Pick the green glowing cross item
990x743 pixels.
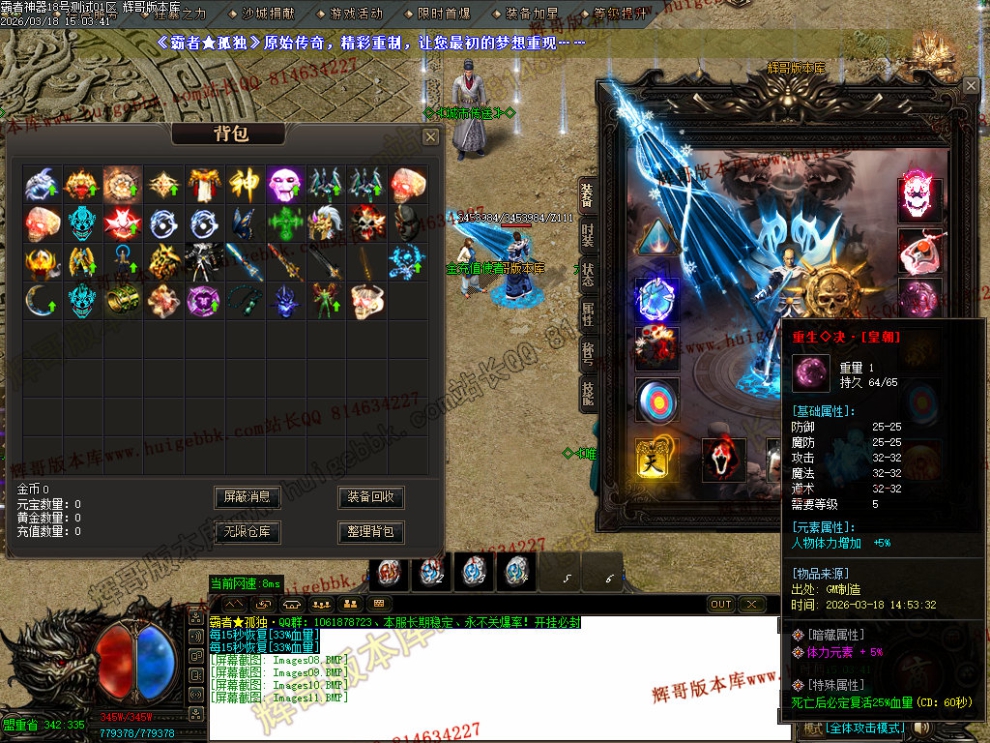pyautogui.click(x=285, y=222)
